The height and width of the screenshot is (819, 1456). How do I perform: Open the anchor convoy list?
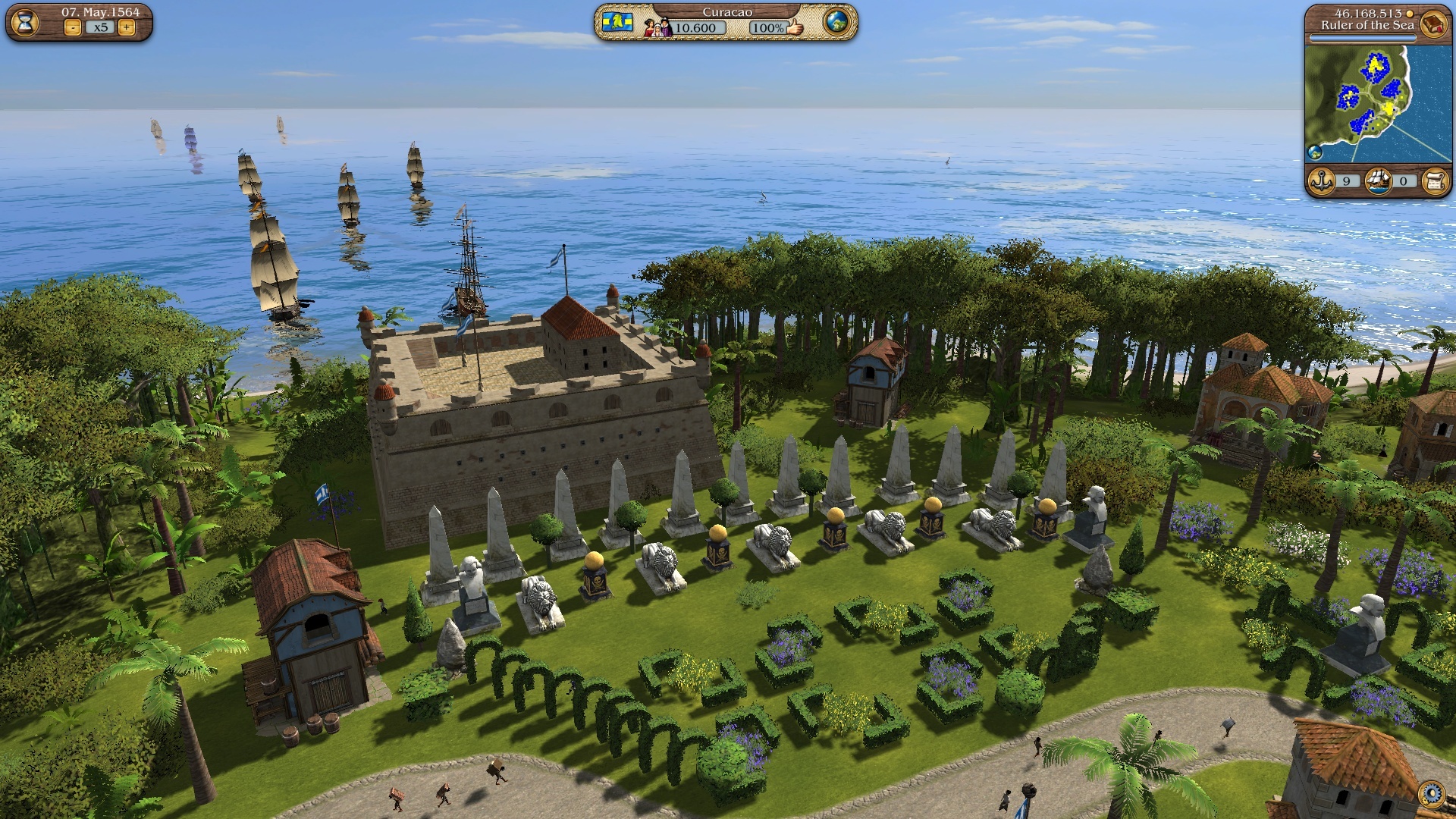click(1322, 181)
